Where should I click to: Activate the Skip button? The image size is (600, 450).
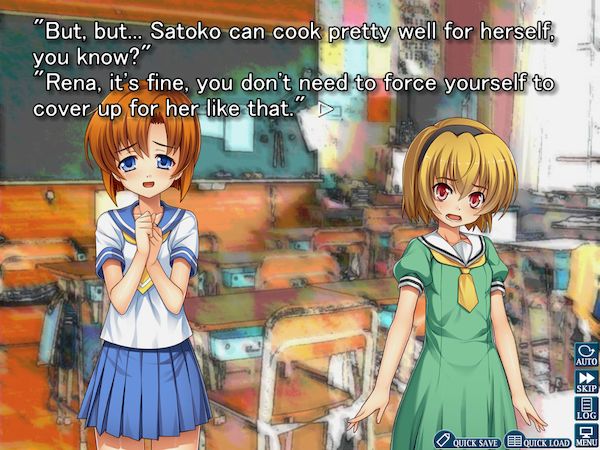[x=586, y=381]
